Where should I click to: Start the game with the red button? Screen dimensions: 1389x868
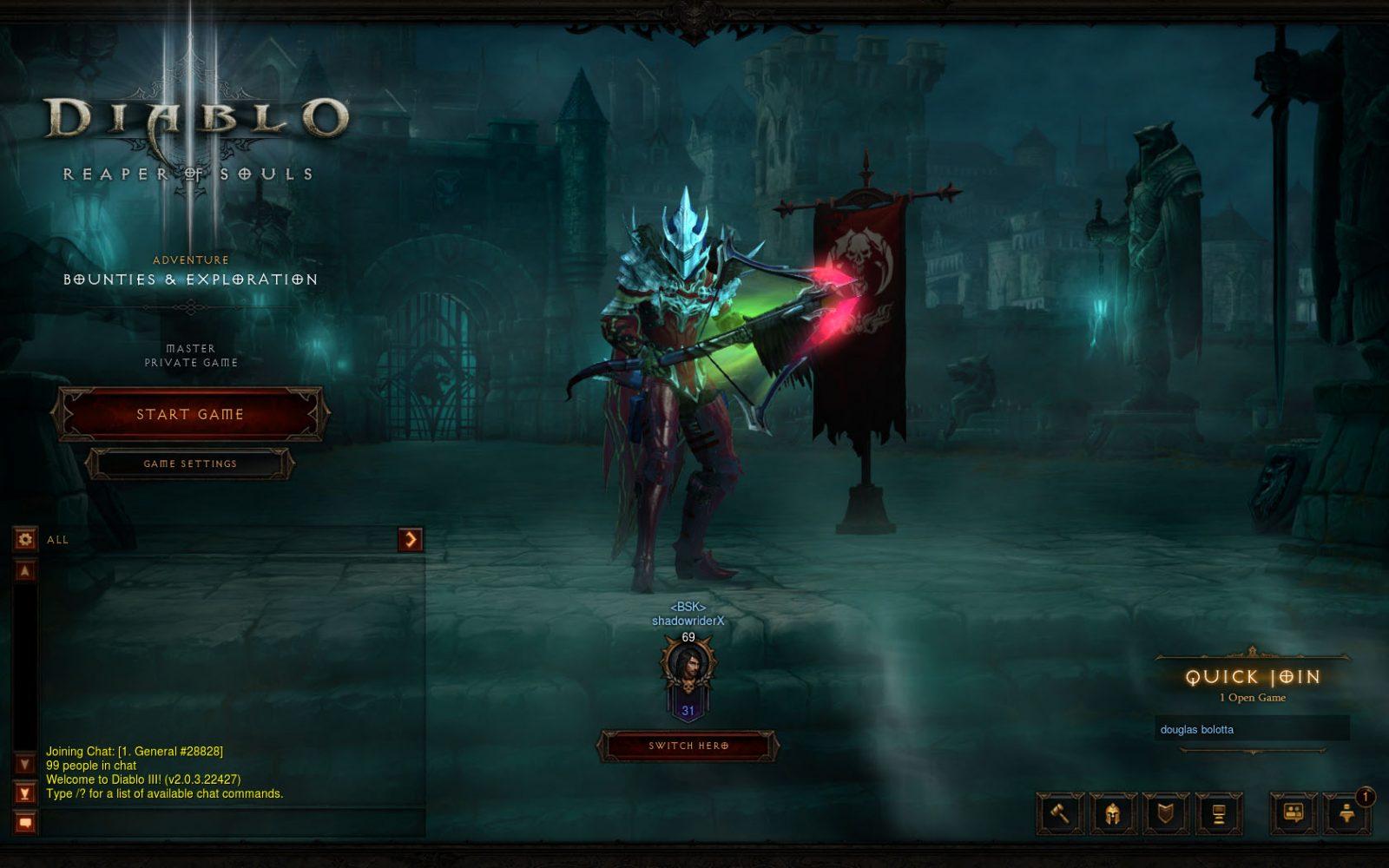tap(189, 414)
